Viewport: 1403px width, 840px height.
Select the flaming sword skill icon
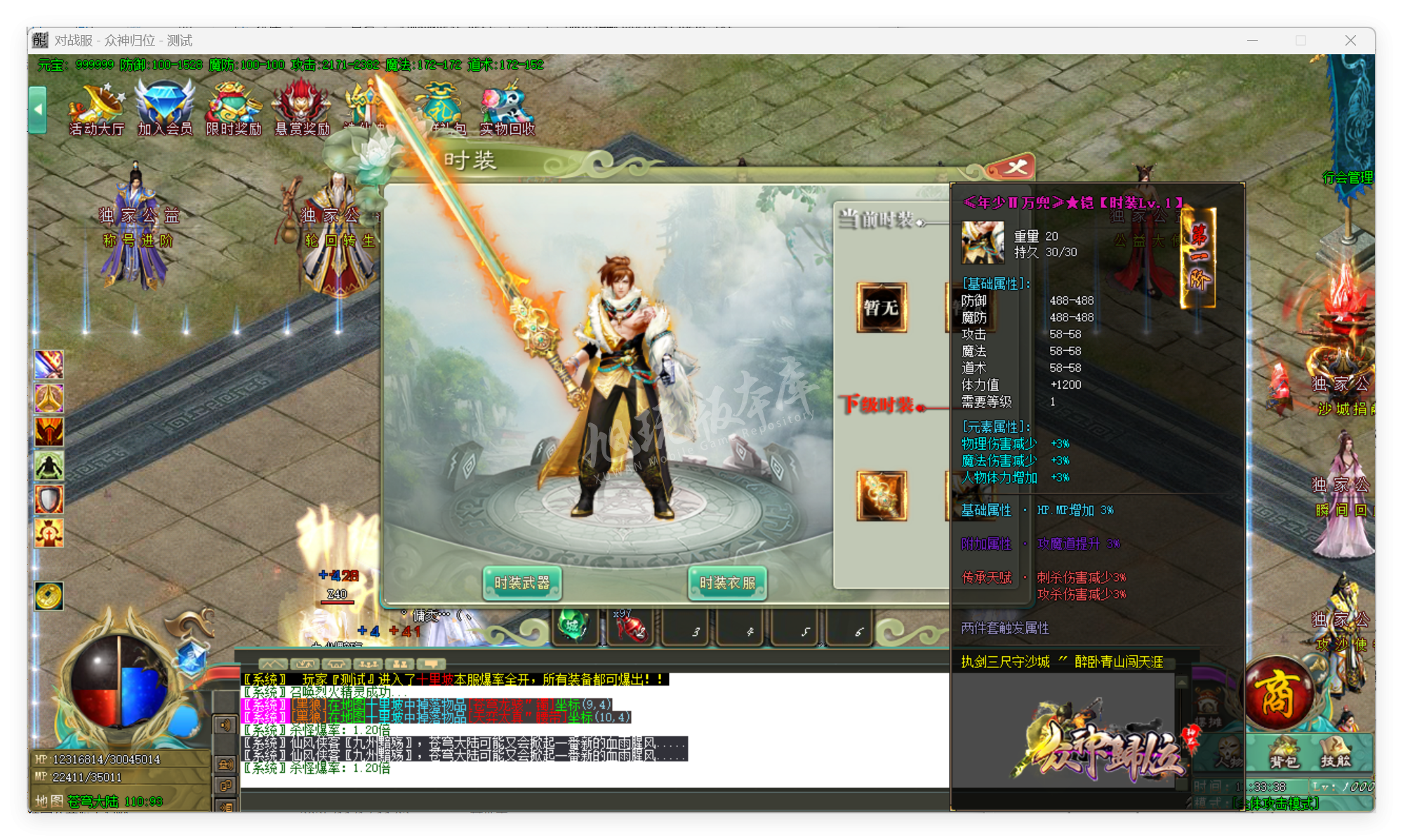coord(48,365)
